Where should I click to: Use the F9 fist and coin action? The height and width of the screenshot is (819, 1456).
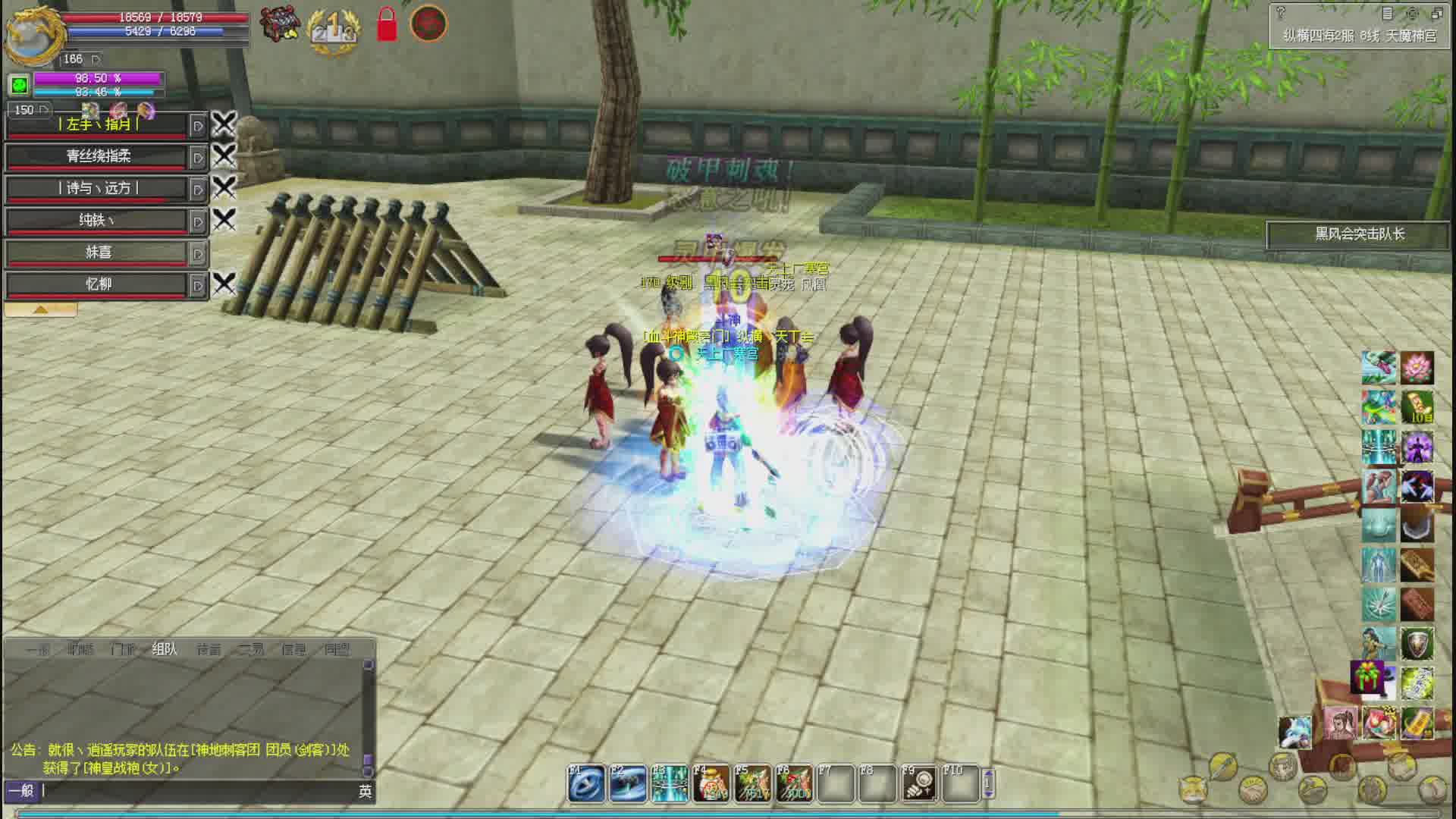click(919, 784)
